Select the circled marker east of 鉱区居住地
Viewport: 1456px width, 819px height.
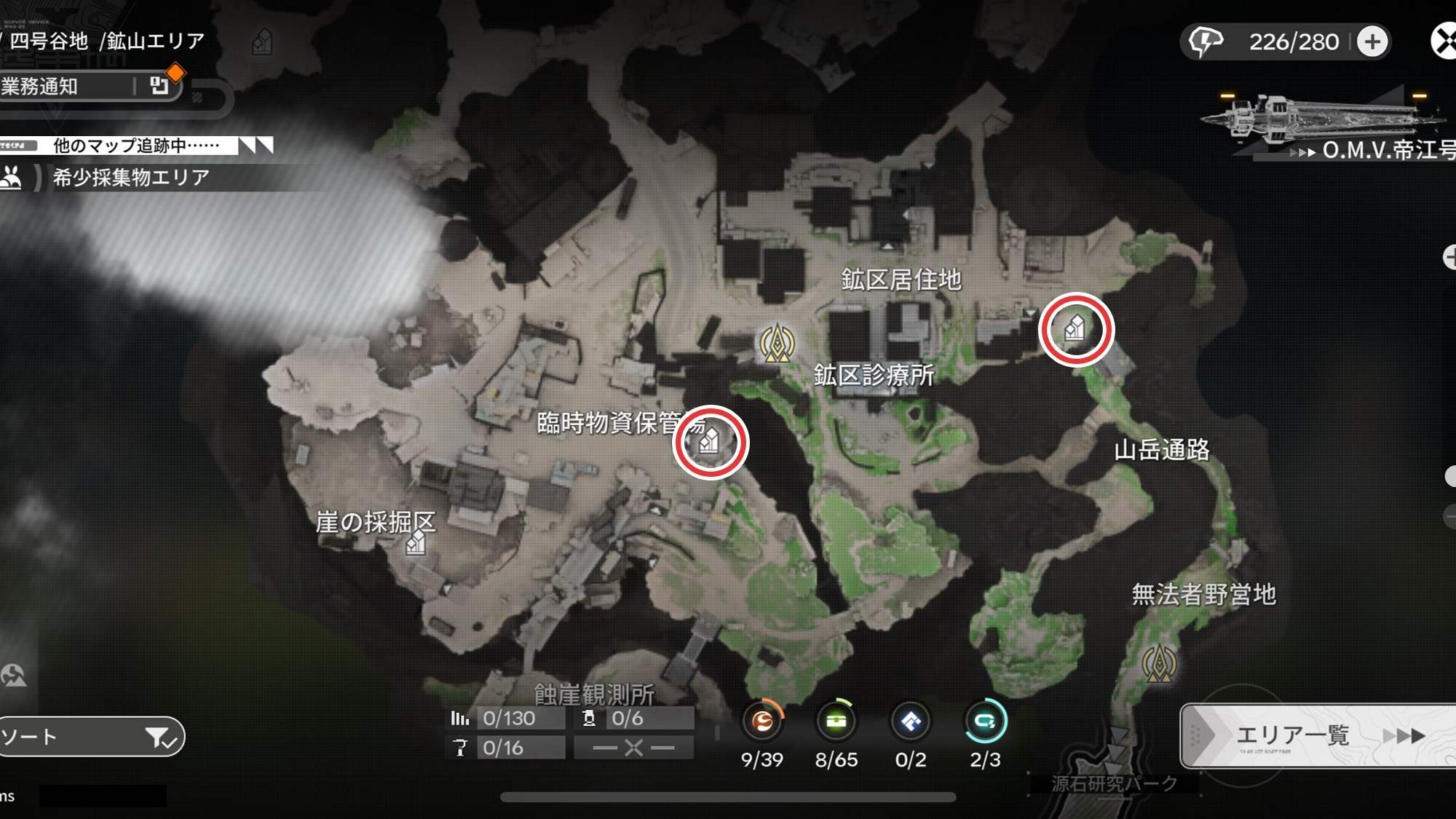pos(1076,329)
